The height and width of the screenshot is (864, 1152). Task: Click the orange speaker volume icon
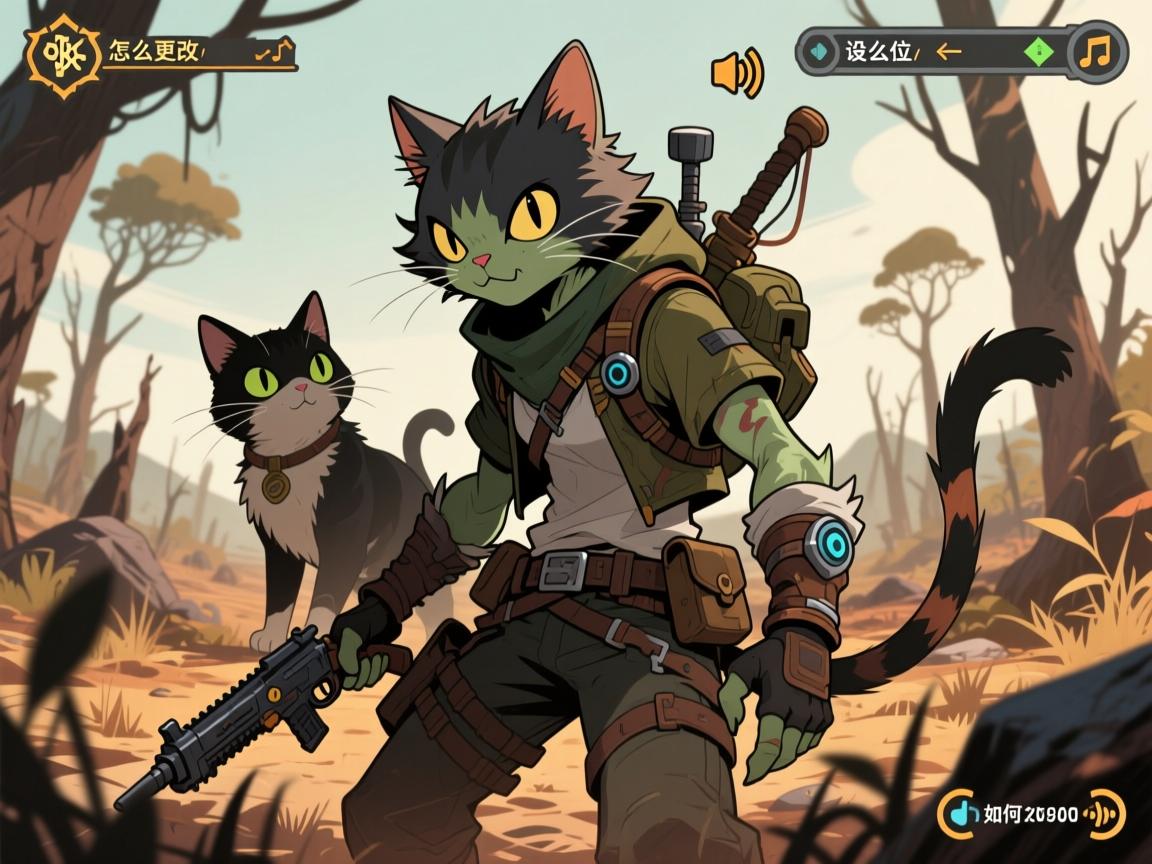(736, 73)
